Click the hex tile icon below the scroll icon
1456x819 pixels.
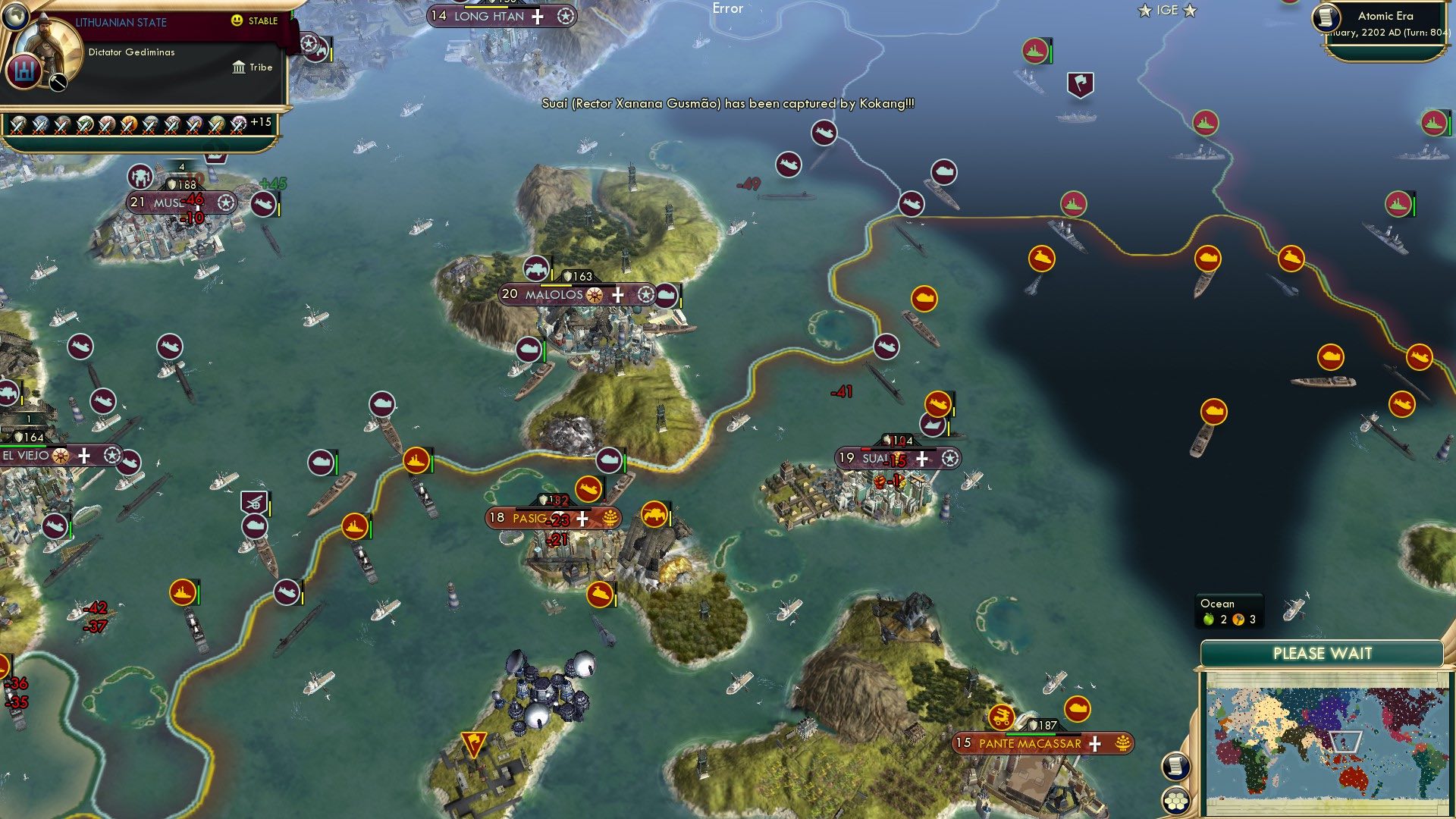(x=1176, y=800)
